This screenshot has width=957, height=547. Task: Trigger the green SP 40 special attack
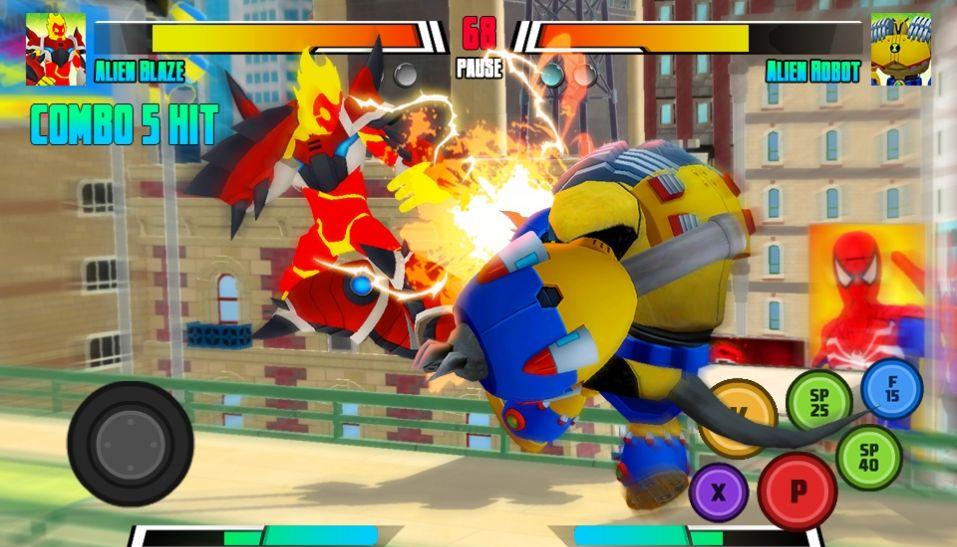(x=868, y=456)
